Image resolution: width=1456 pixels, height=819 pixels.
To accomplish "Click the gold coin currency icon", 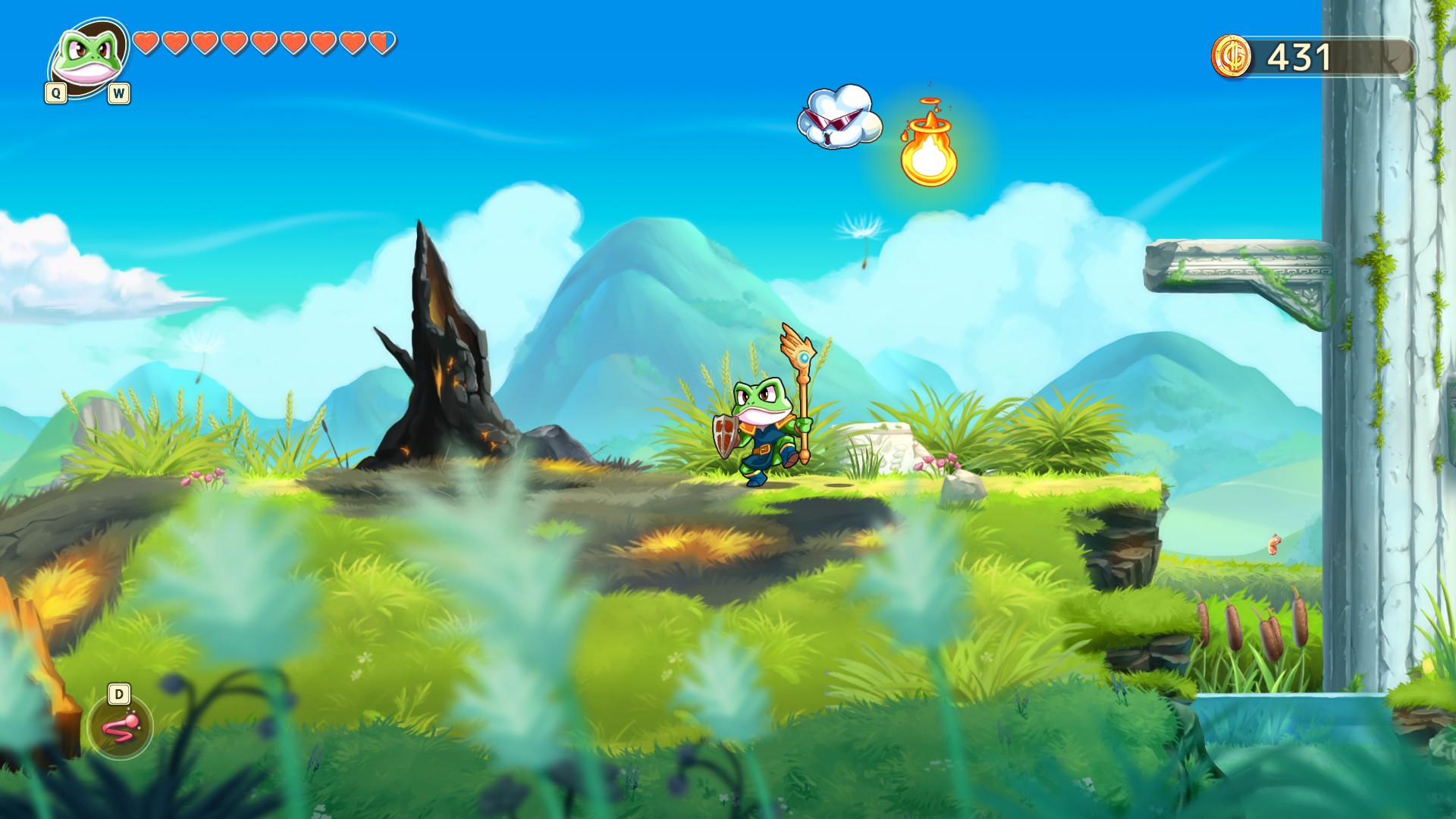I will coord(1232,57).
